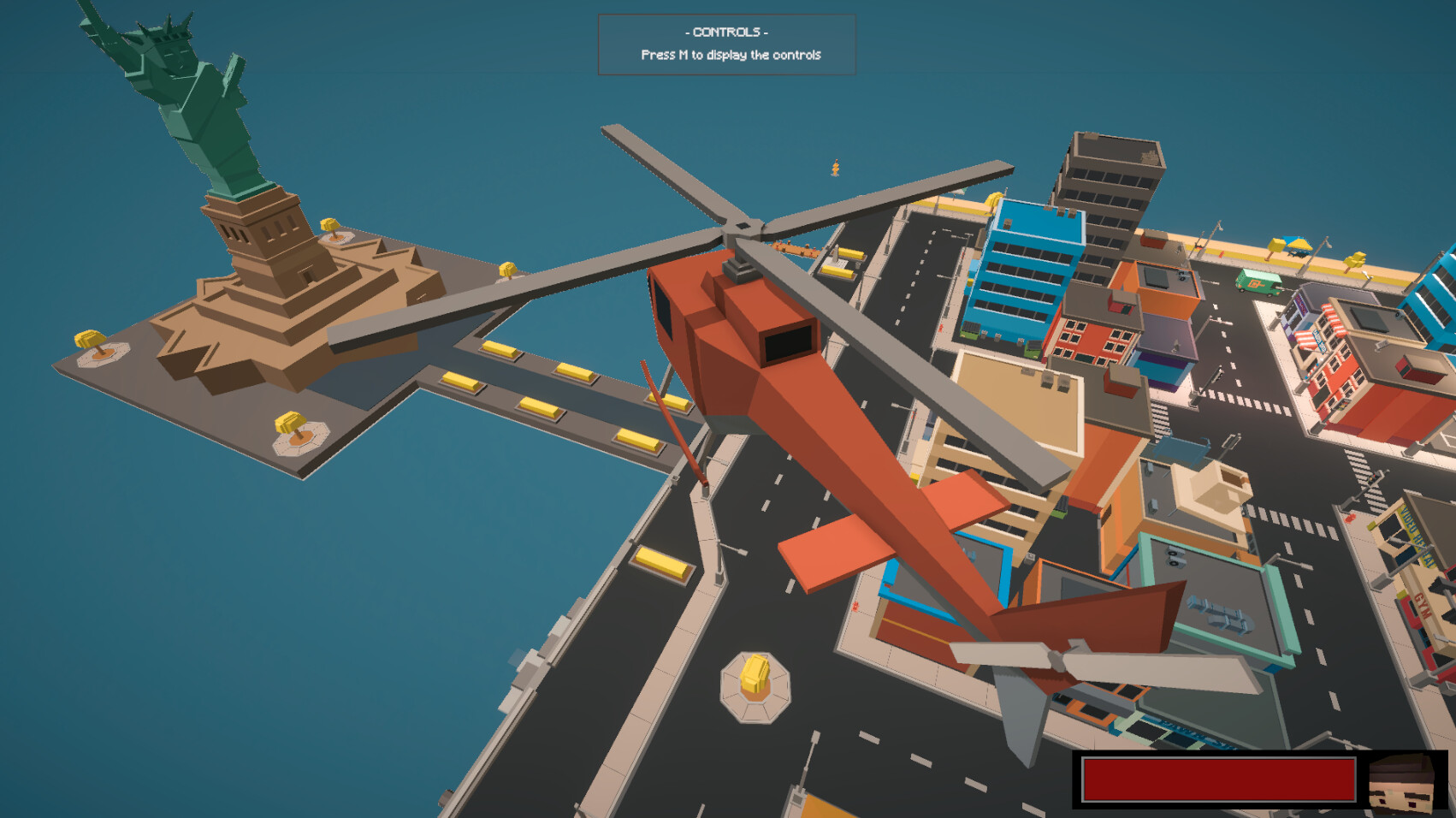
Task: Toggle the controls panel by clicking it
Action: click(727, 43)
